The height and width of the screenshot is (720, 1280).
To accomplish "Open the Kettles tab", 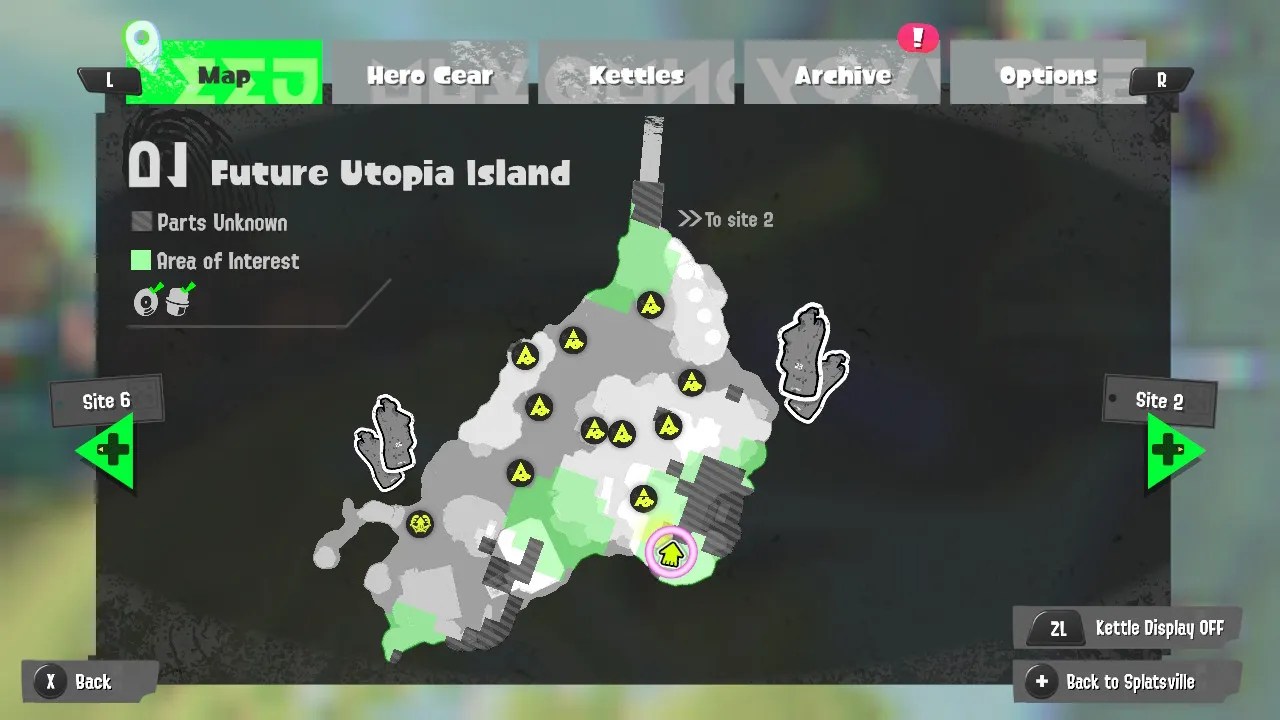I will coord(637,73).
